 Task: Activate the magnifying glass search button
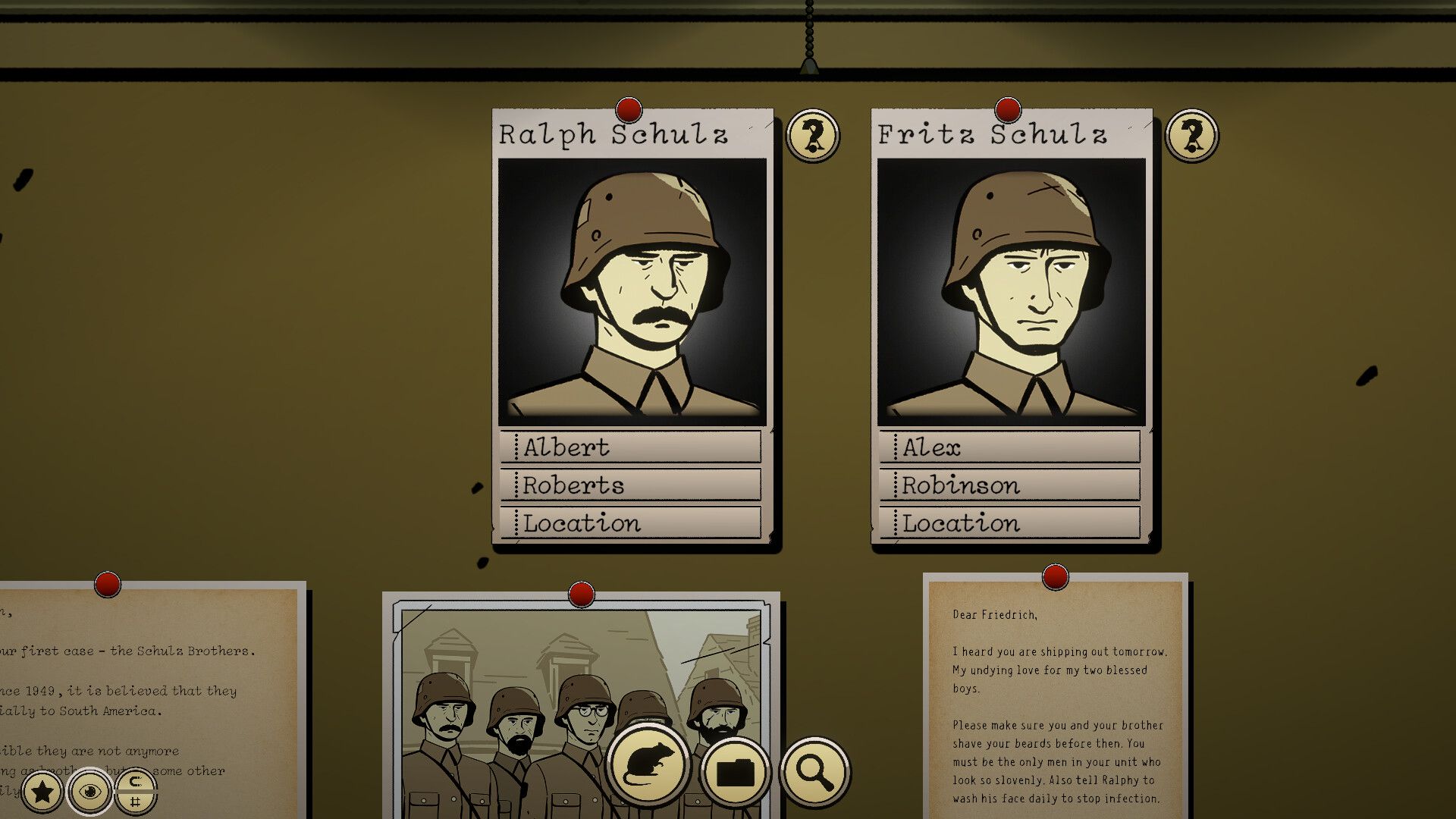[x=814, y=772]
